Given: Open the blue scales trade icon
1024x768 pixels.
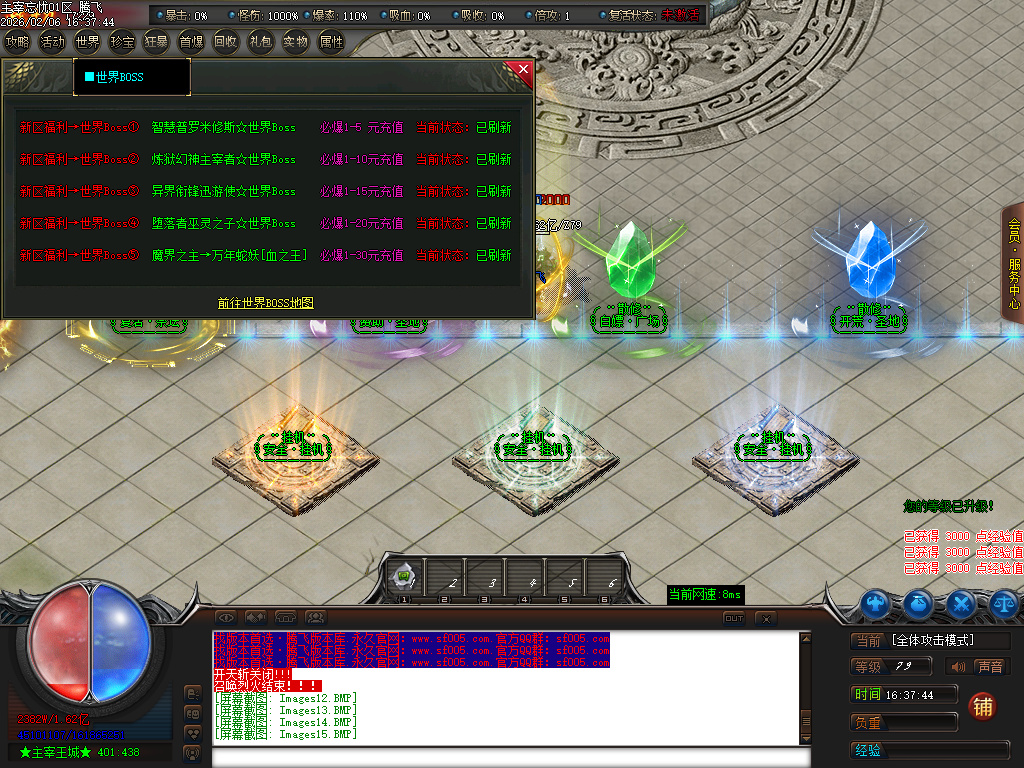Looking at the screenshot, I should click(x=1003, y=603).
